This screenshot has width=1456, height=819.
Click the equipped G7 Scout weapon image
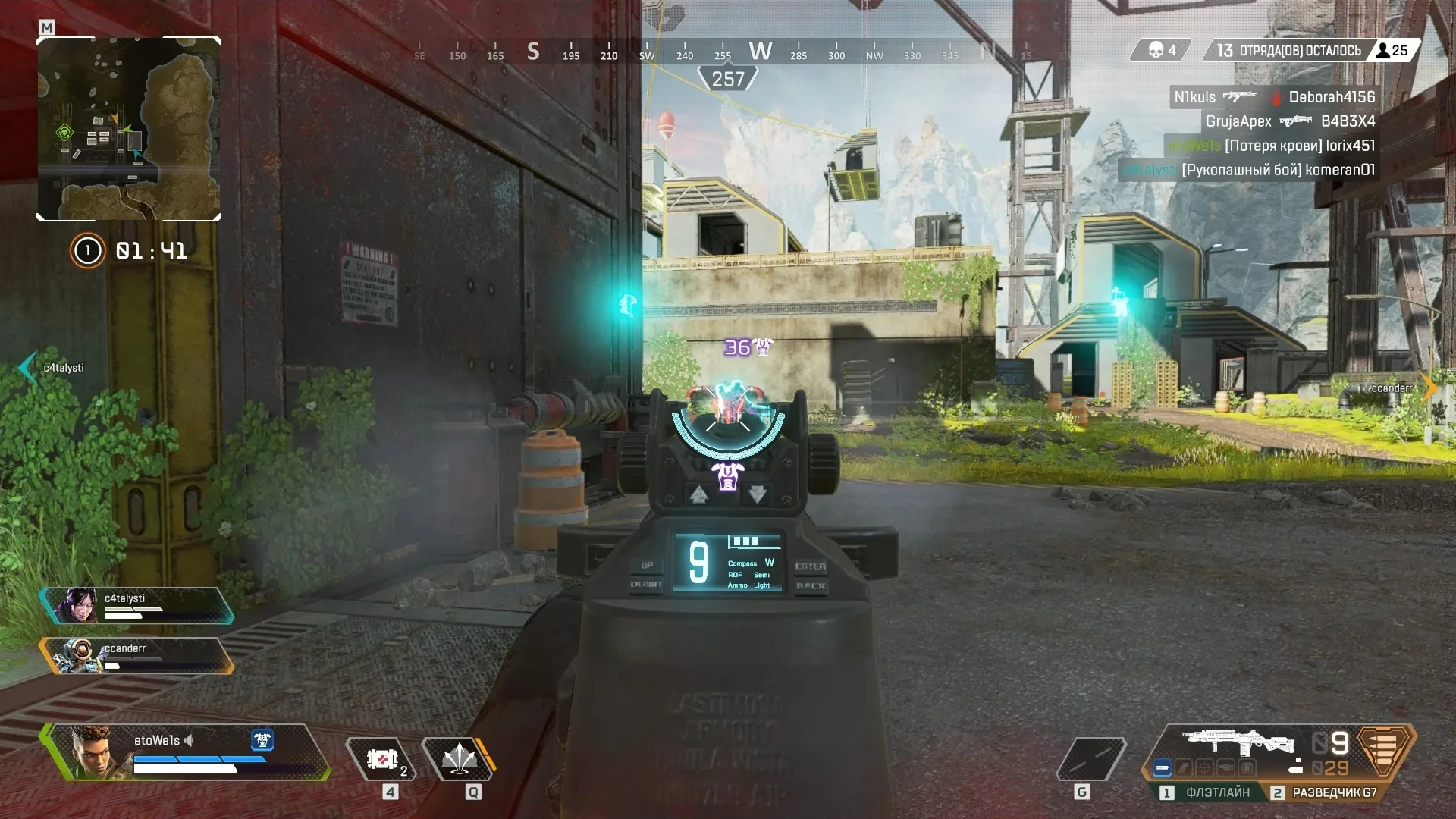tap(1238, 742)
